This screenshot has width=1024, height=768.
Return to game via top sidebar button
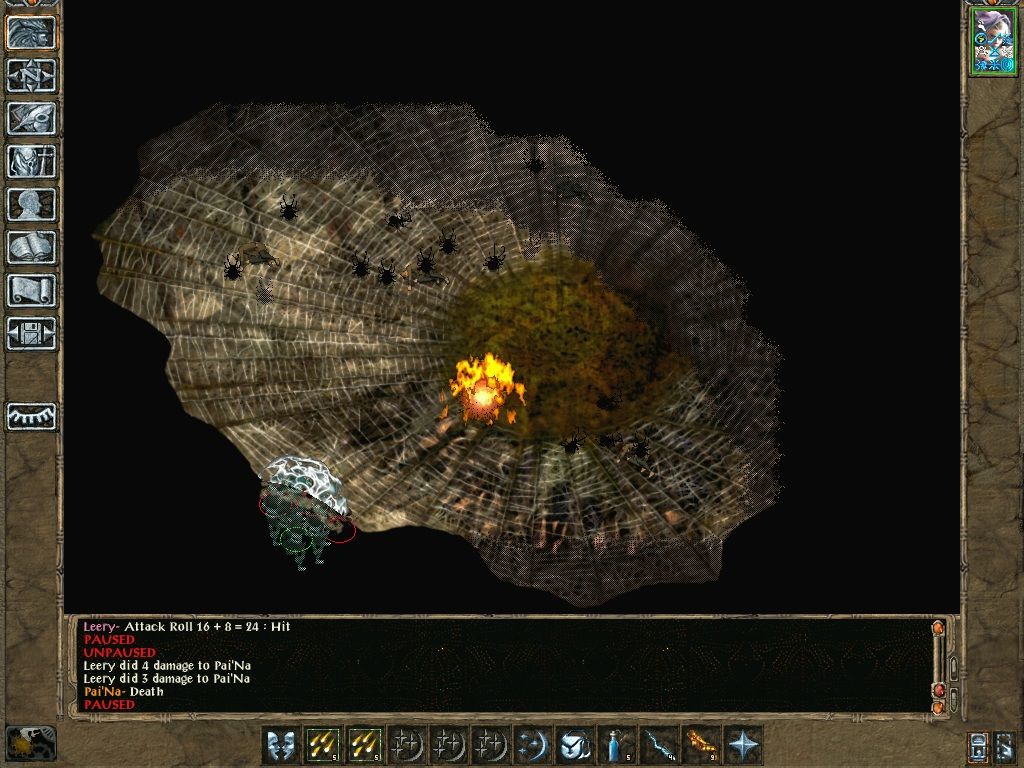click(32, 32)
